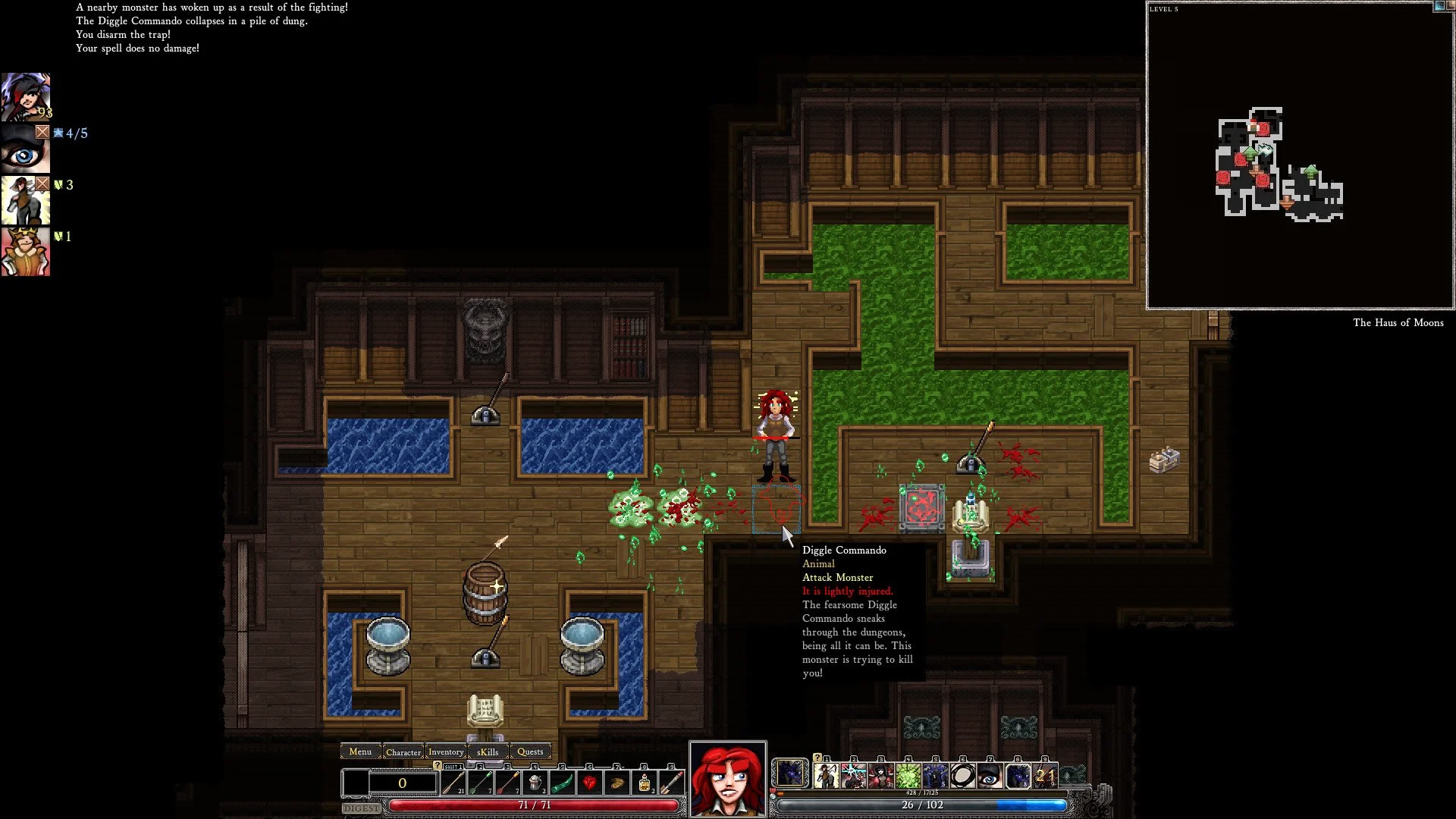
Task: Open the sKills menu
Action: click(x=487, y=752)
